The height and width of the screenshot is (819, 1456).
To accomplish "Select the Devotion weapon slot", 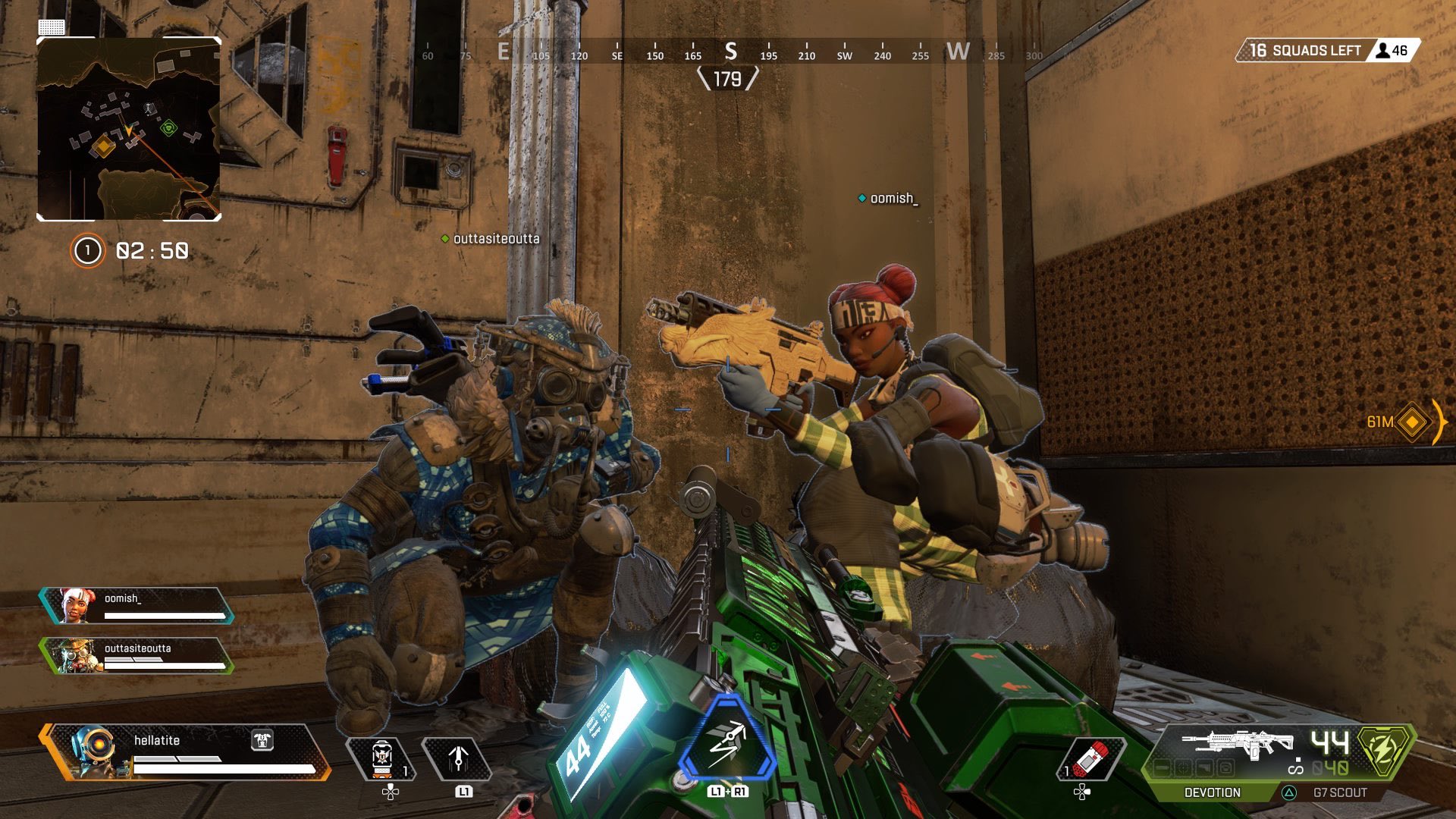I will point(1212,792).
